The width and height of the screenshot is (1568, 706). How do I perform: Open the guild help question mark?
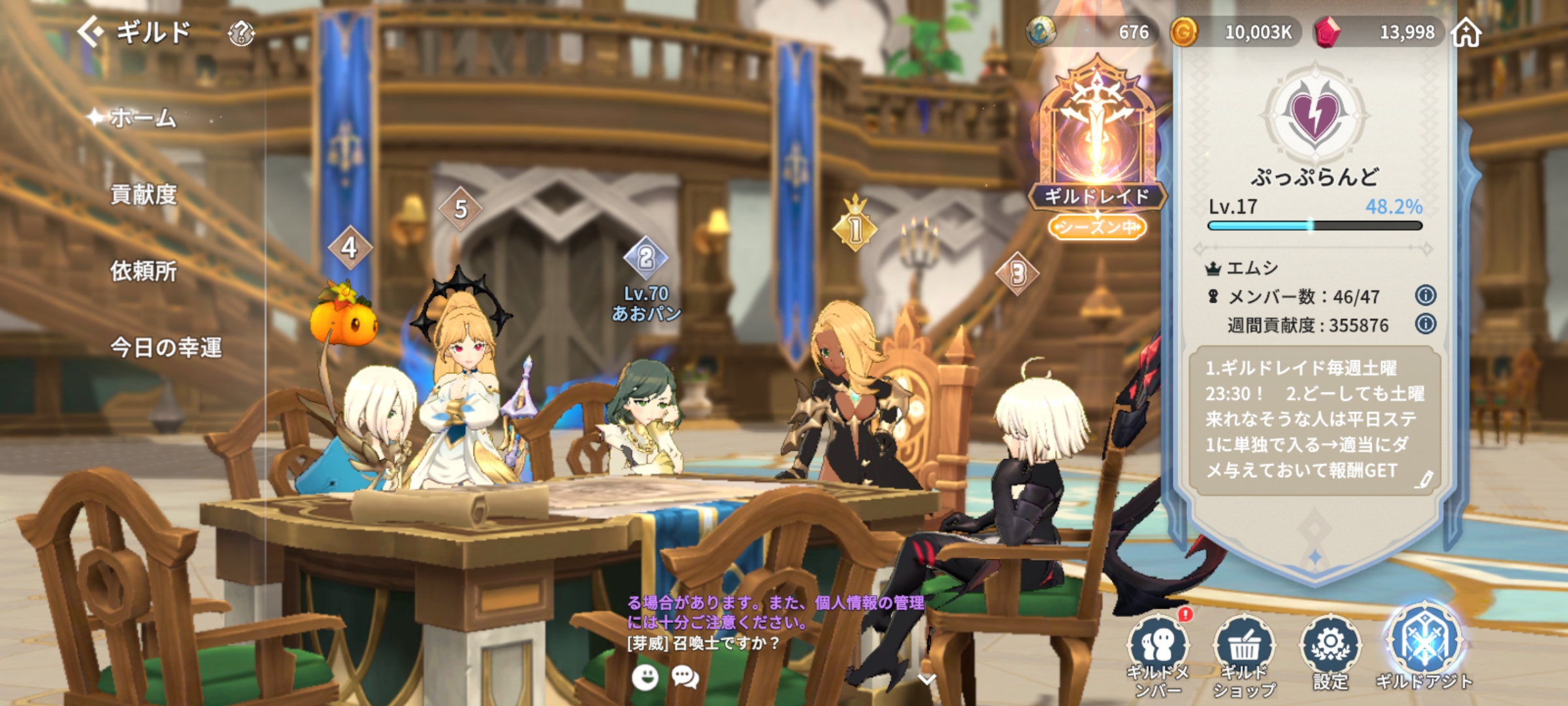(241, 33)
